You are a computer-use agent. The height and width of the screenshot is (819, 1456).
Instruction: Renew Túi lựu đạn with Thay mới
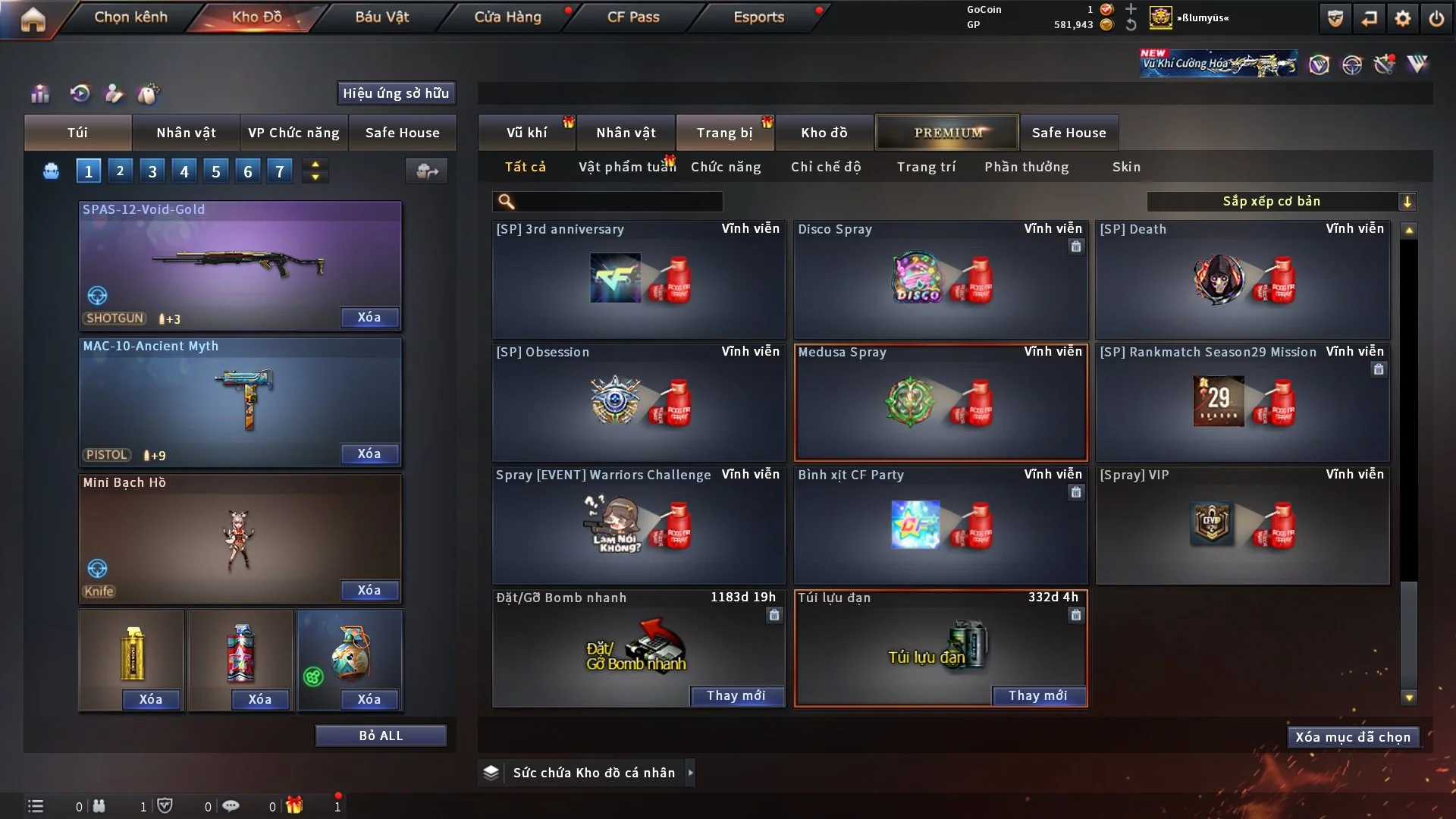1037,695
